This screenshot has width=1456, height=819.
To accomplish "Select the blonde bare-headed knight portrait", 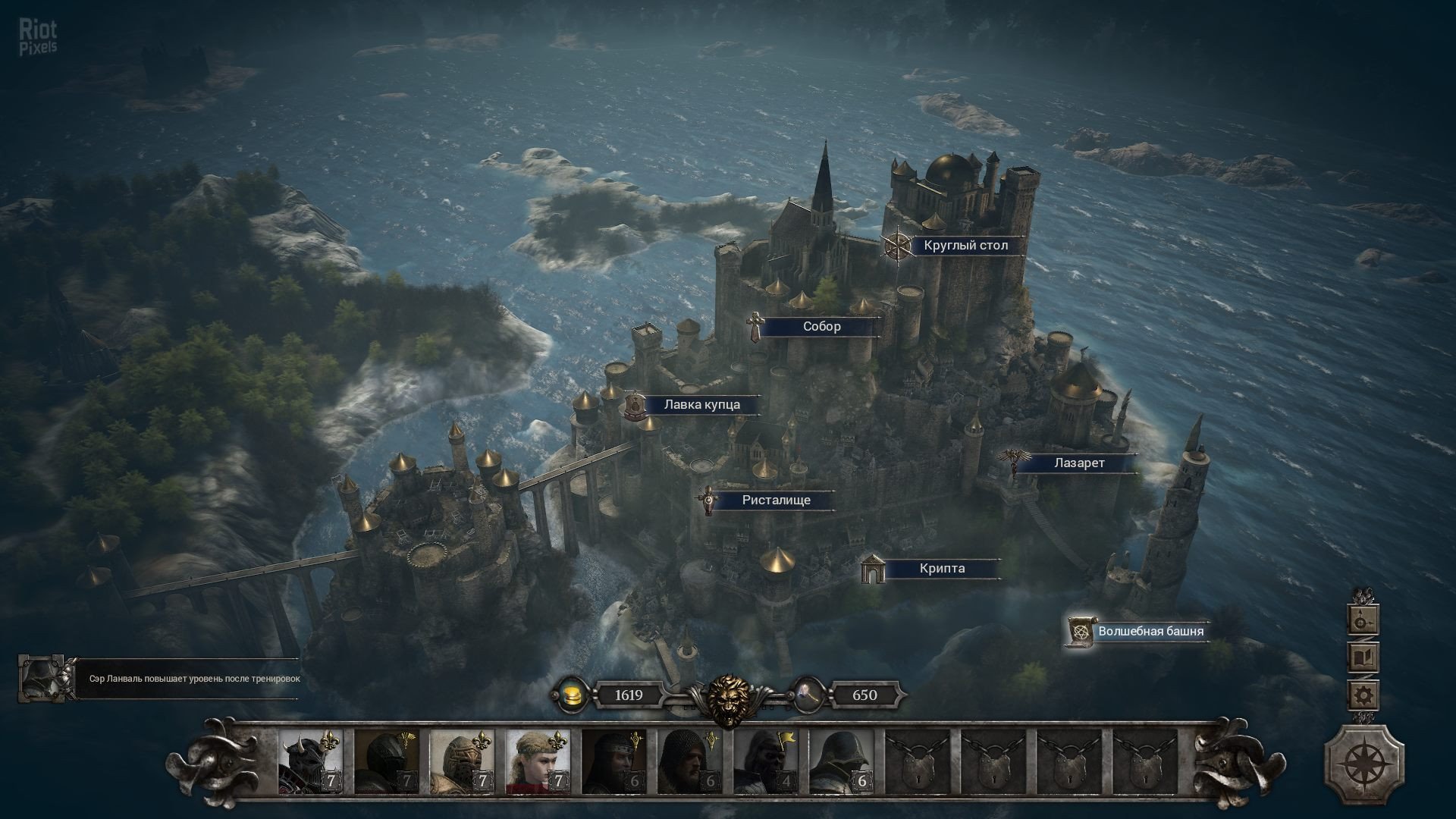I will coord(538,761).
